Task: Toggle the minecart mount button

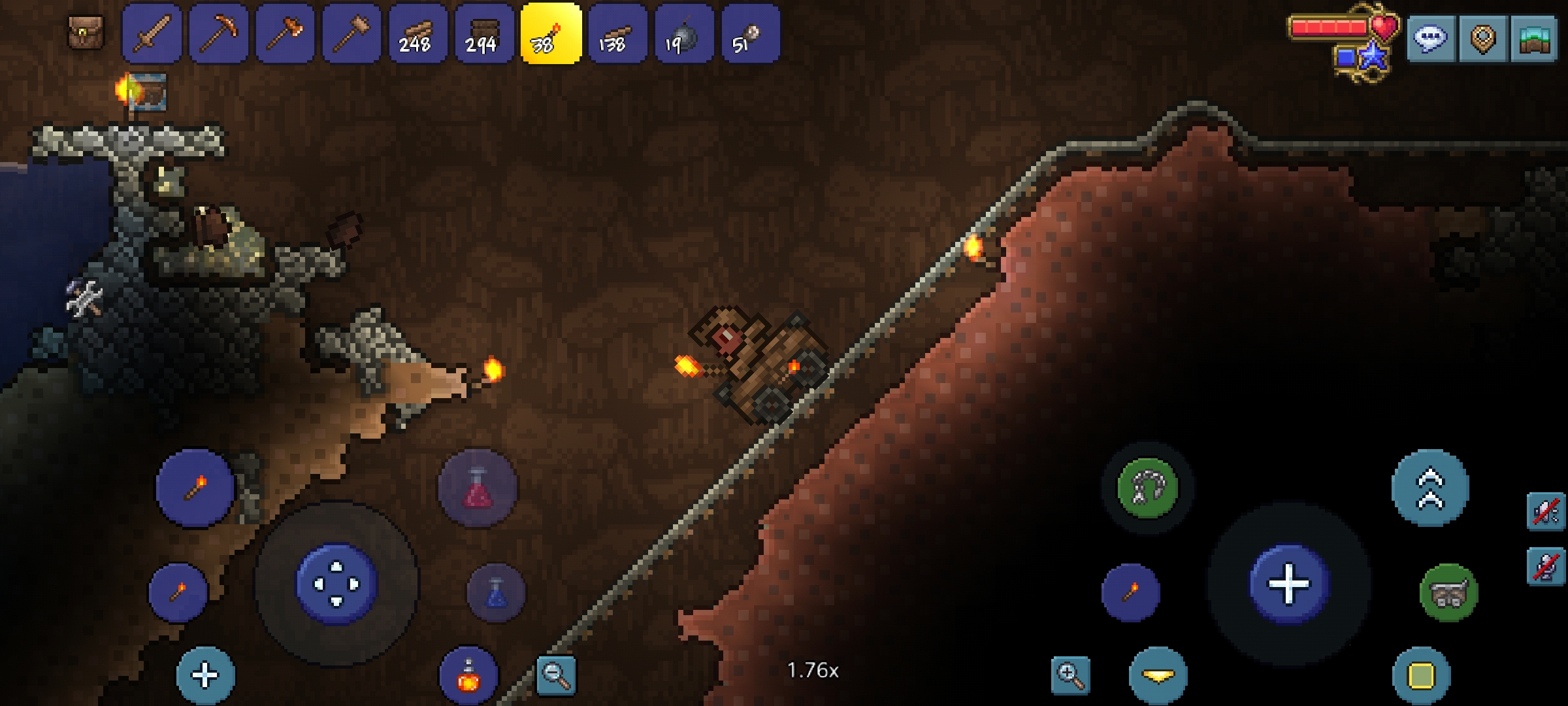Action: [1448, 592]
